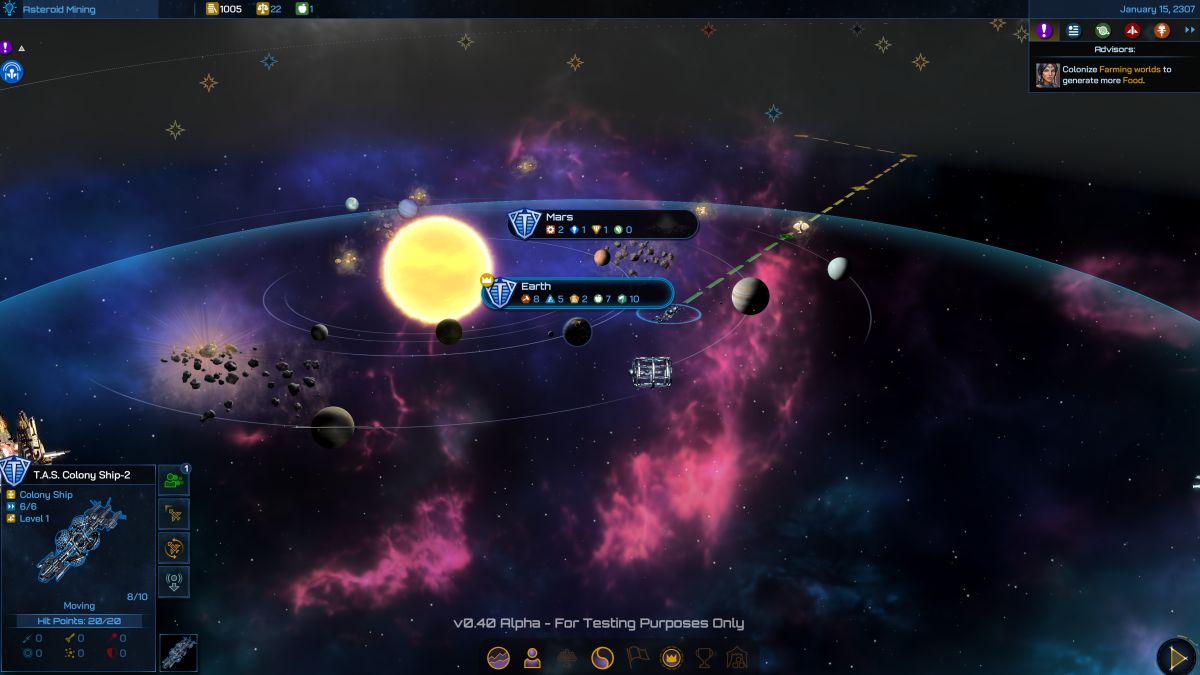Open the person silhouette screen icon
The image size is (1200, 675).
(532, 657)
